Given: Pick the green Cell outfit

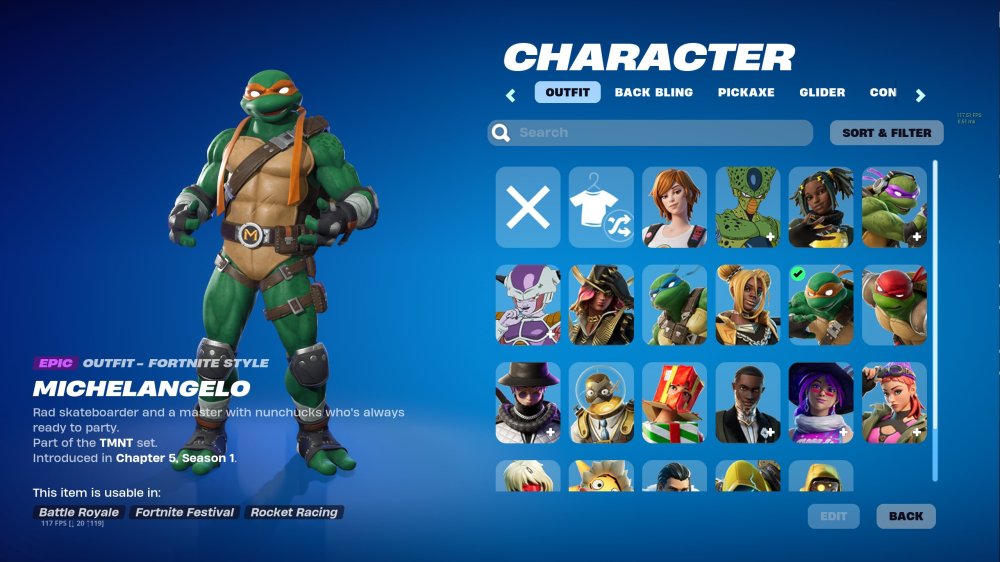Looking at the screenshot, I should 747,207.
